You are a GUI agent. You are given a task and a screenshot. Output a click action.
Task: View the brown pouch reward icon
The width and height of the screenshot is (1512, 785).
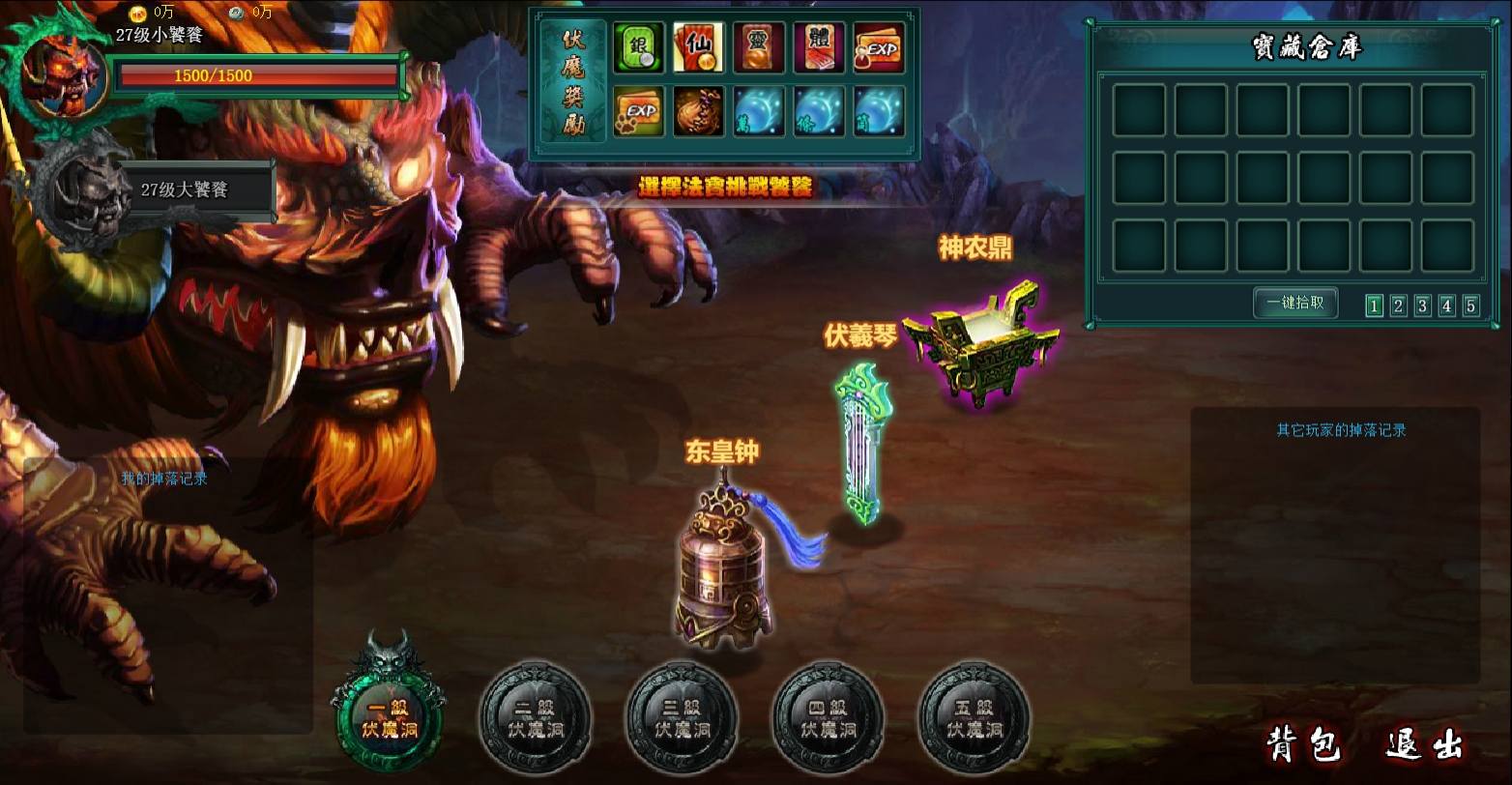click(698, 111)
